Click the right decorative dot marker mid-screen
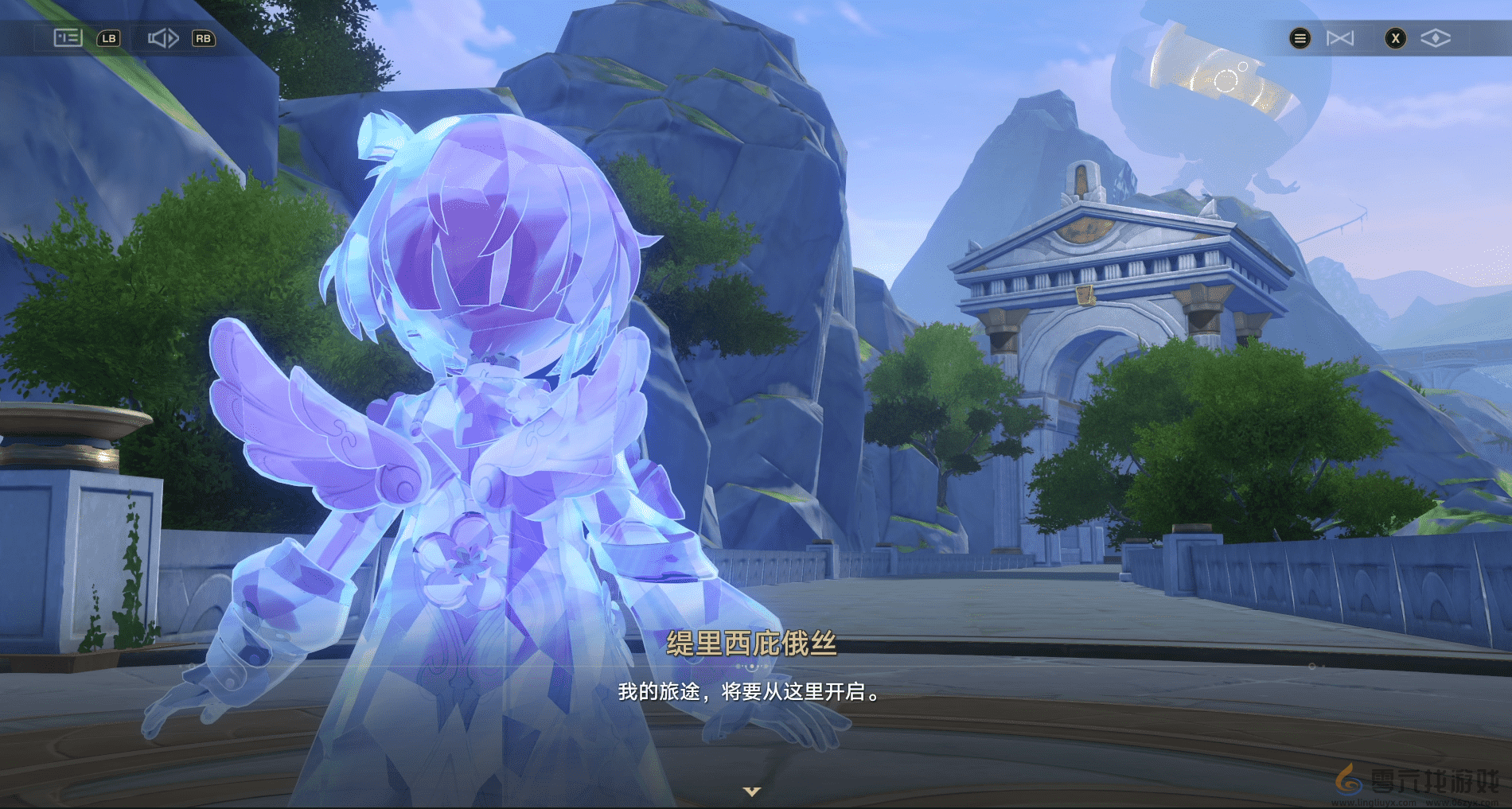Image resolution: width=1512 pixels, height=809 pixels. 766,666
